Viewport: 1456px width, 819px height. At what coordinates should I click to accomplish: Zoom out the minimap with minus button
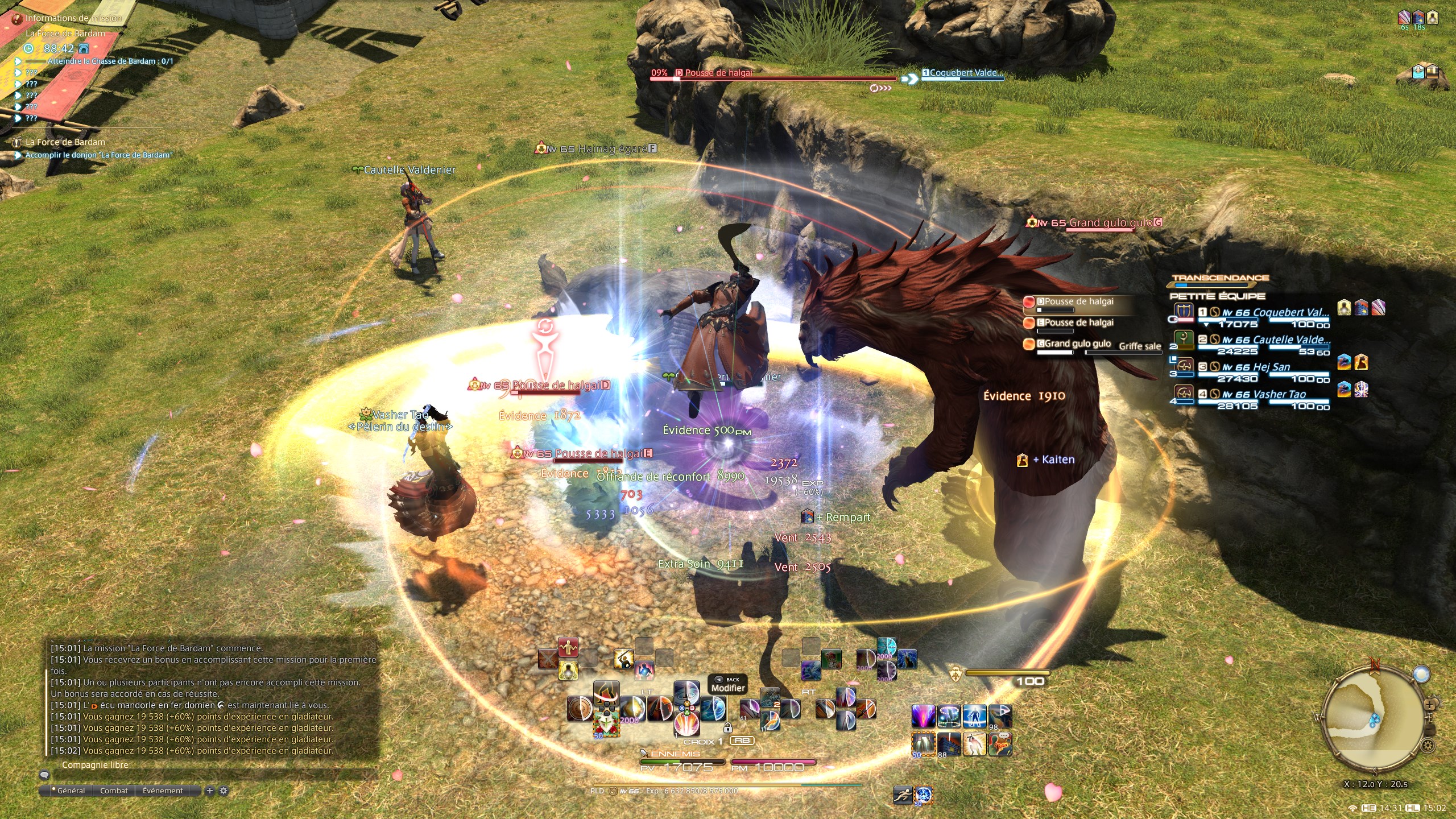pyautogui.click(x=1431, y=730)
